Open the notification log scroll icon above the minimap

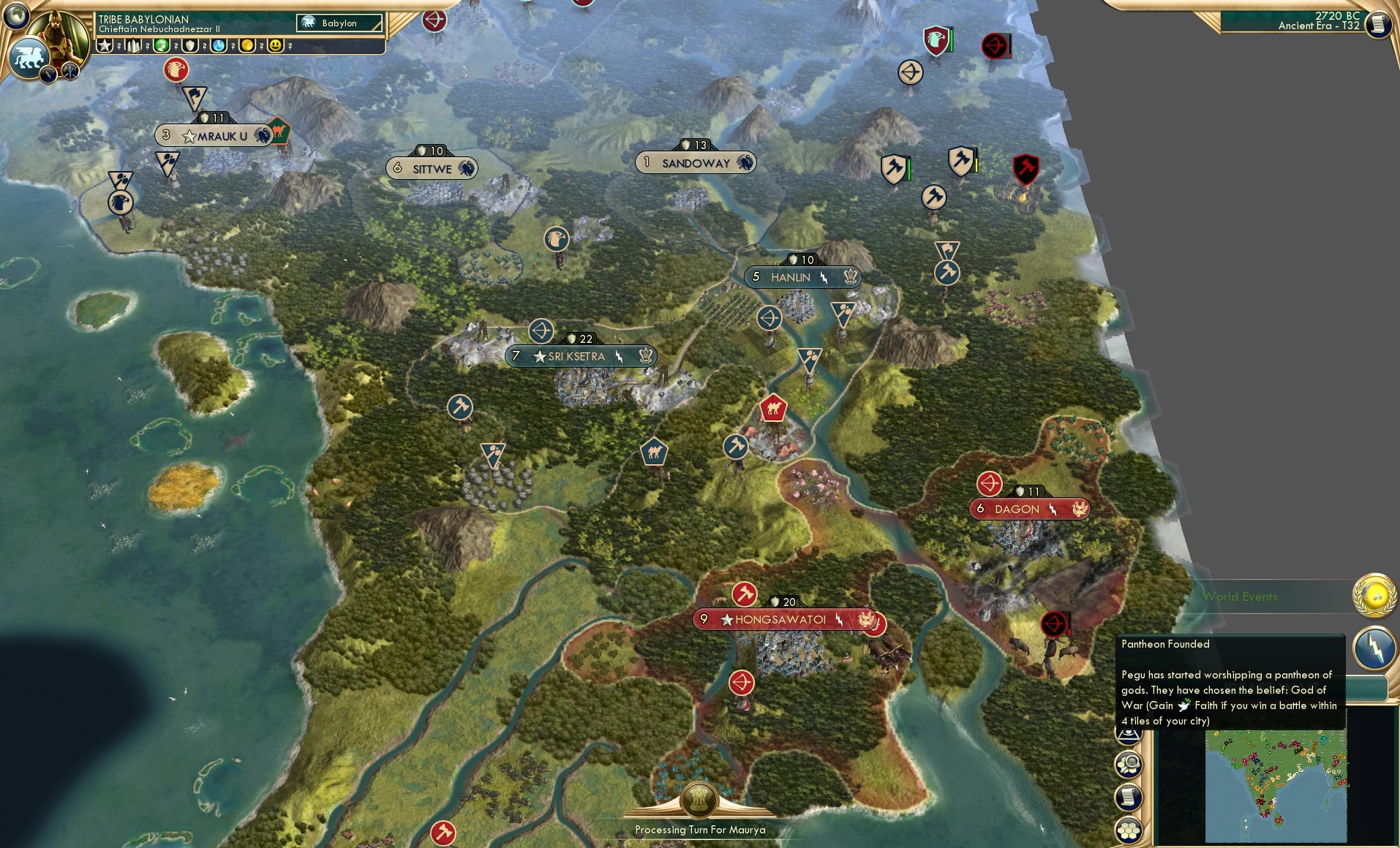pyautogui.click(x=1128, y=795)
